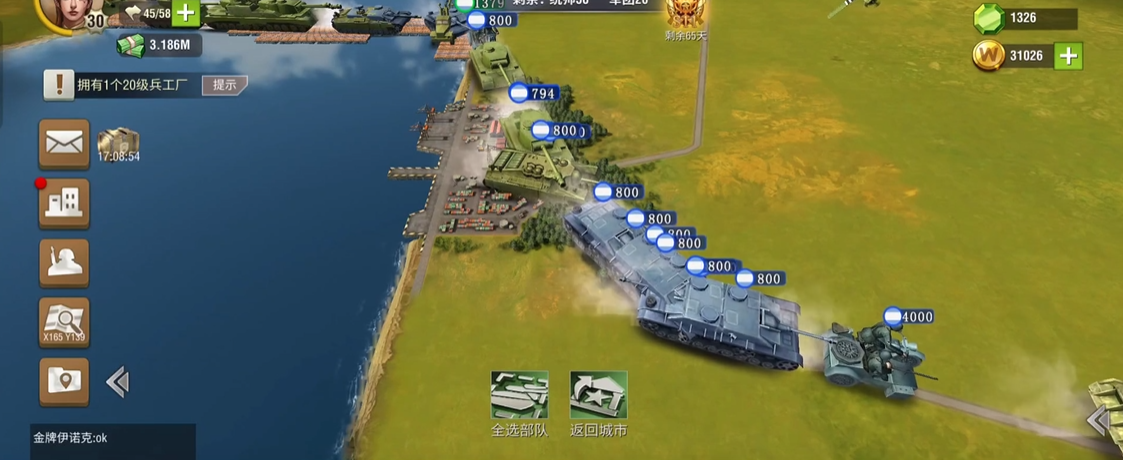Screen dimensions: 1123x460
Task: Claim the timed supply crate
Action: point(118,144)
